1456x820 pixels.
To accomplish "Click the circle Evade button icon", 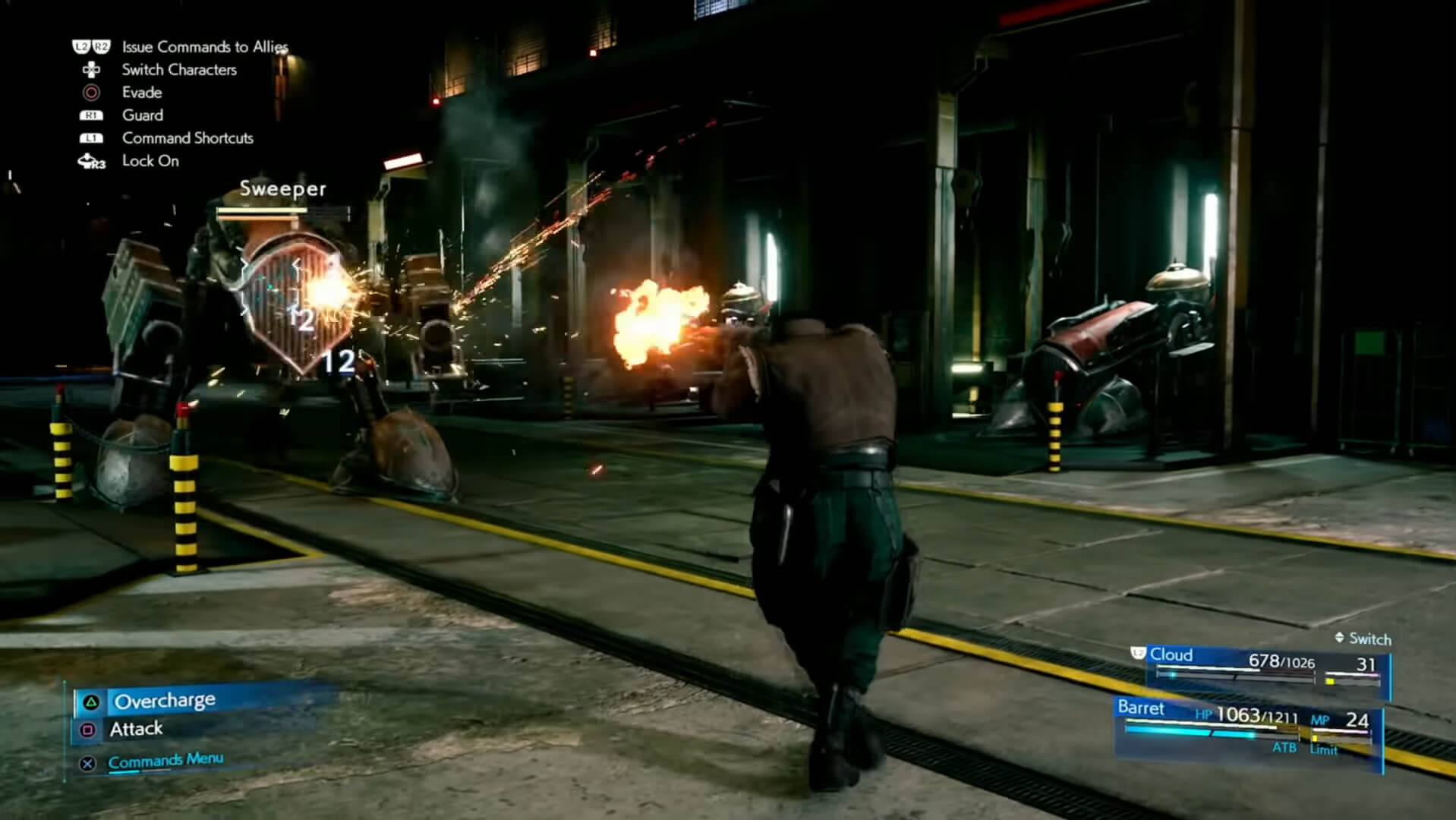I will tap(90, 93).
